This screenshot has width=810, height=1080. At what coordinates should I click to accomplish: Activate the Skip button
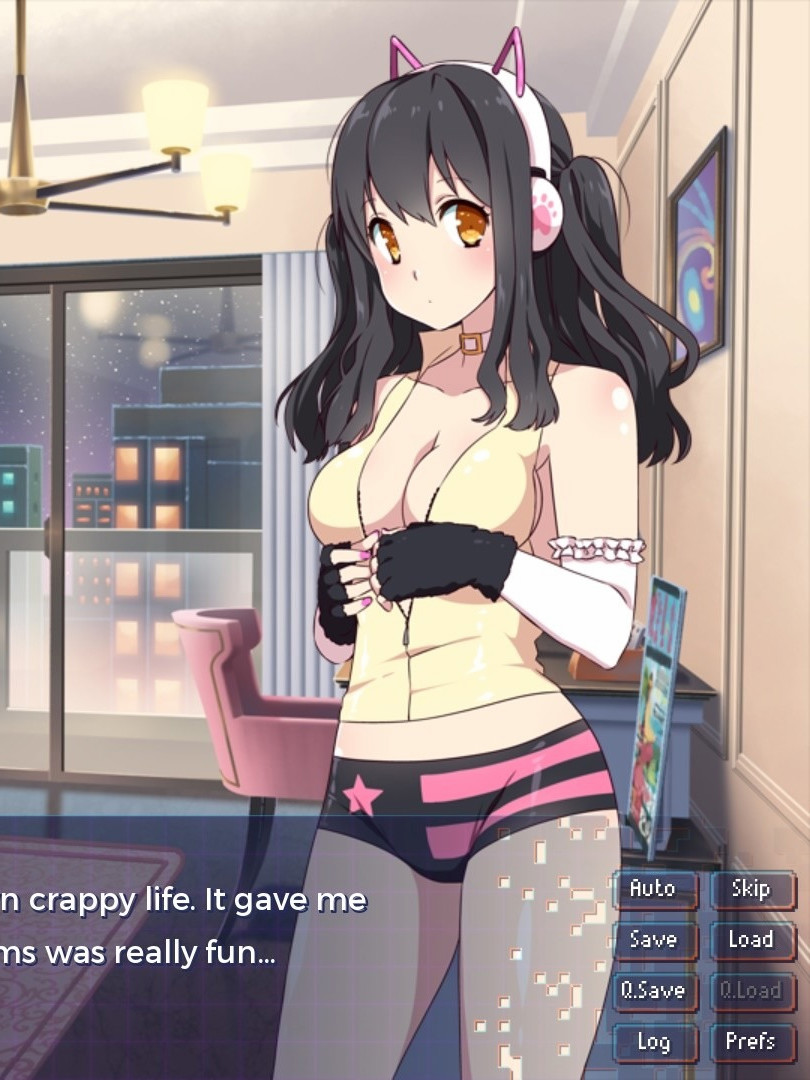pos(751,889)
